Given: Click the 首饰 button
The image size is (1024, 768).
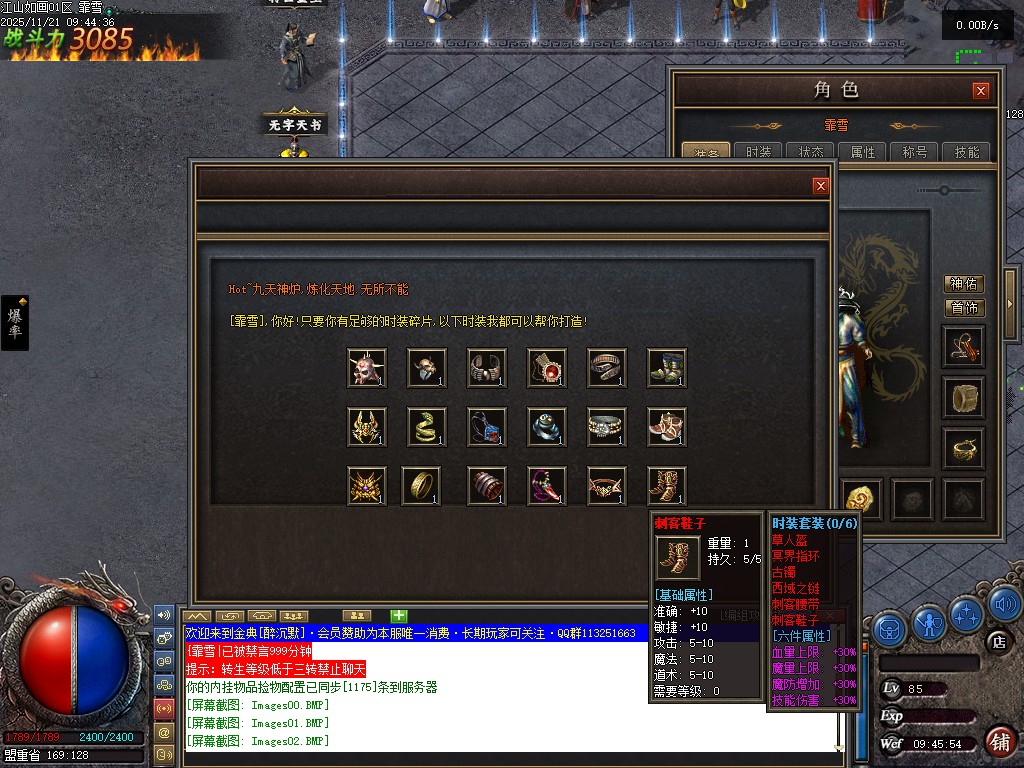Looking at the screenshot, I should pos(964,308).
